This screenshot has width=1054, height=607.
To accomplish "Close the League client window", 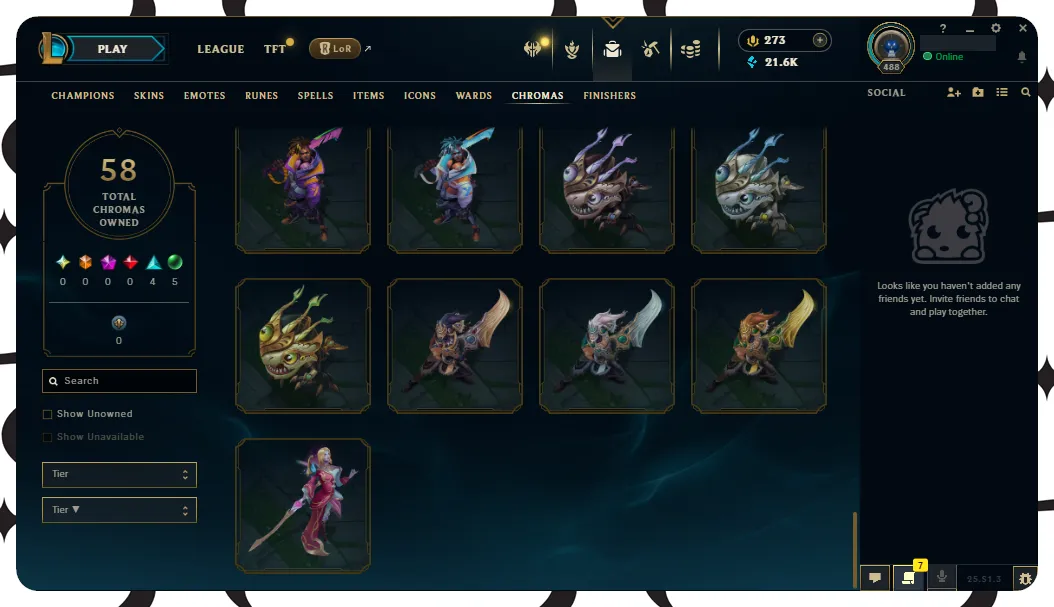I will pyautogui.click(x=1022, y=29).
